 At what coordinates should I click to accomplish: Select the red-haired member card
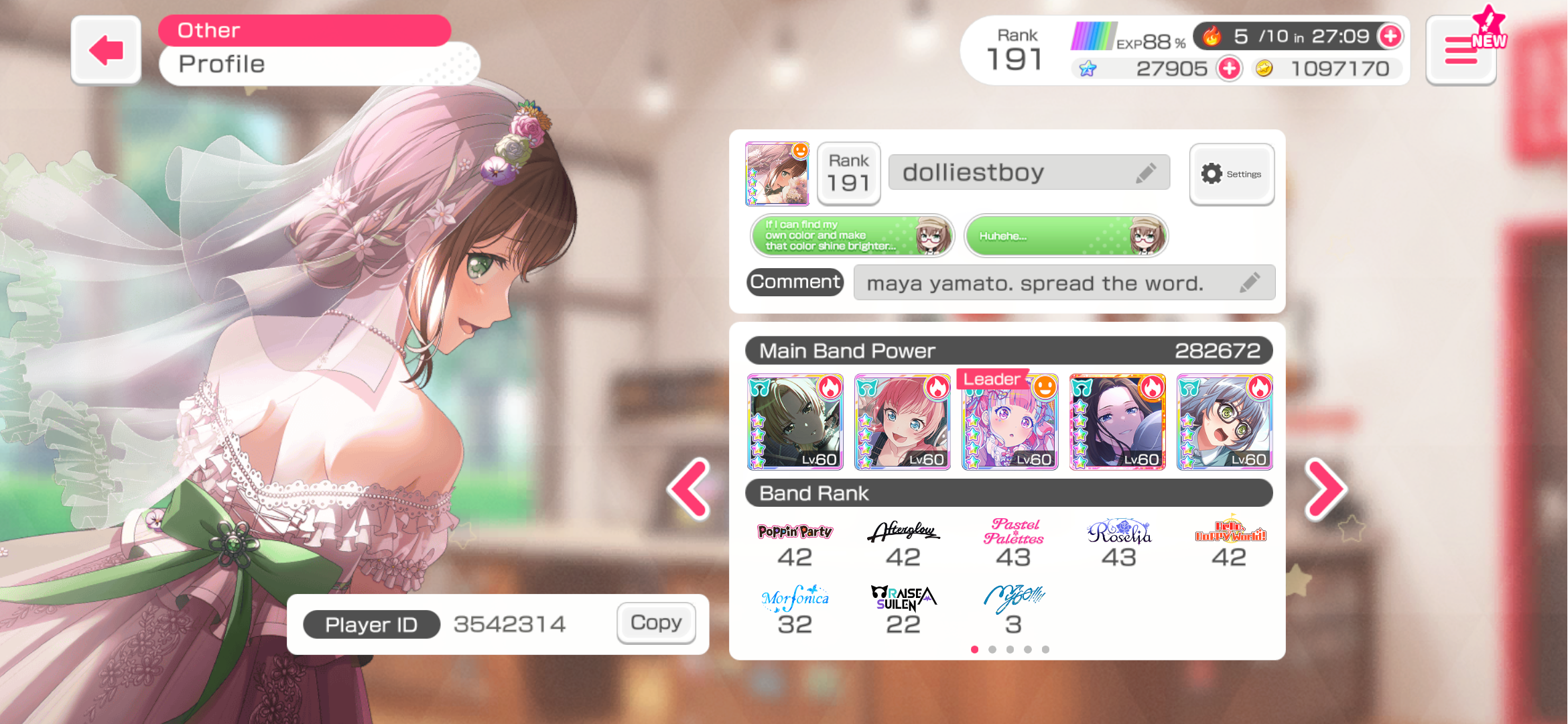[x=903, y=422]
